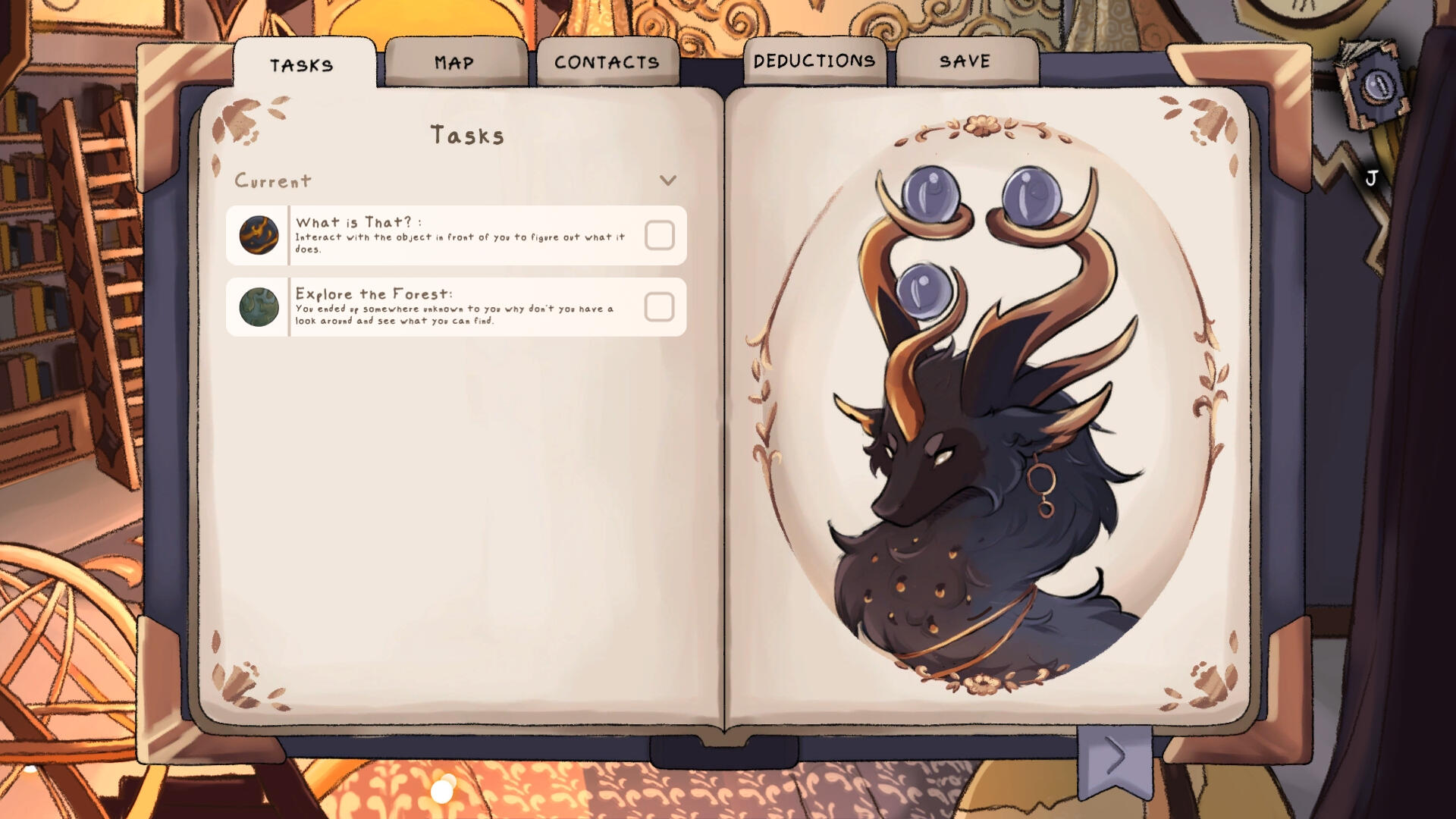This screenshot has width=1456, height=819.
Task: Switch to the Tasks tab
Action: (x=302, y=65)
